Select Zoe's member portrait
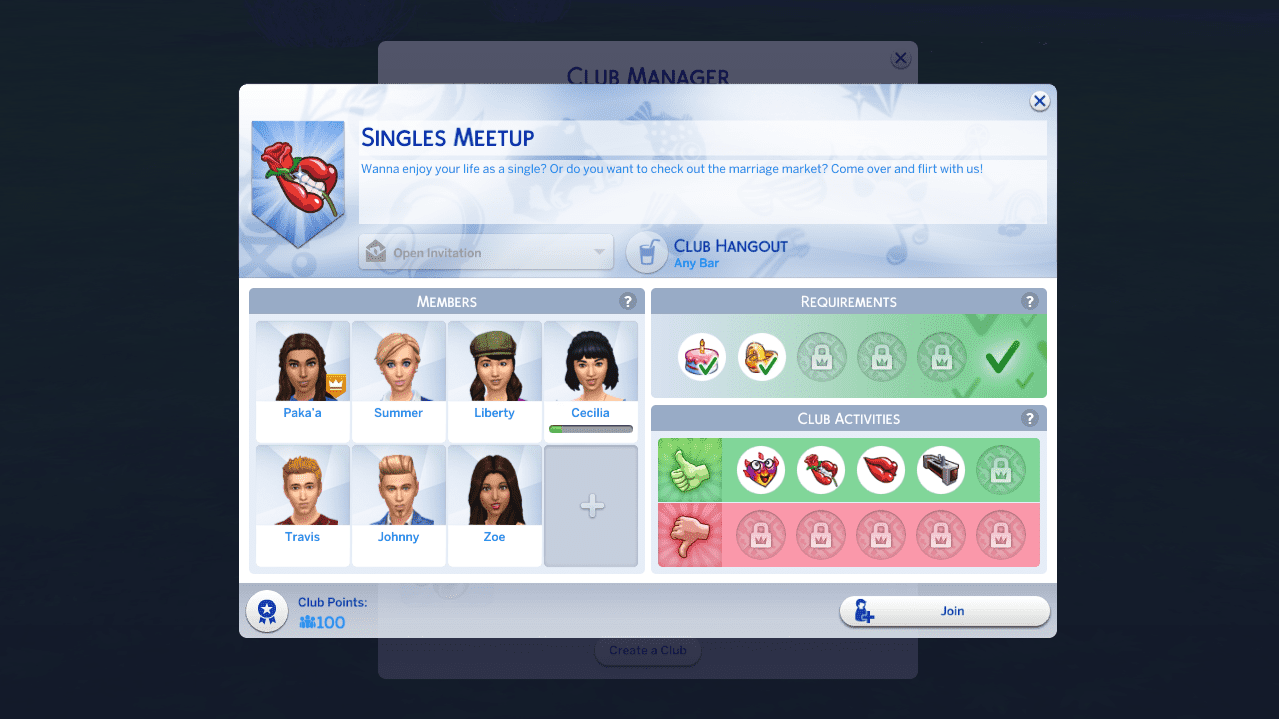The height and width of the screenshot is (719, 1279). click(x=494, y=495)
